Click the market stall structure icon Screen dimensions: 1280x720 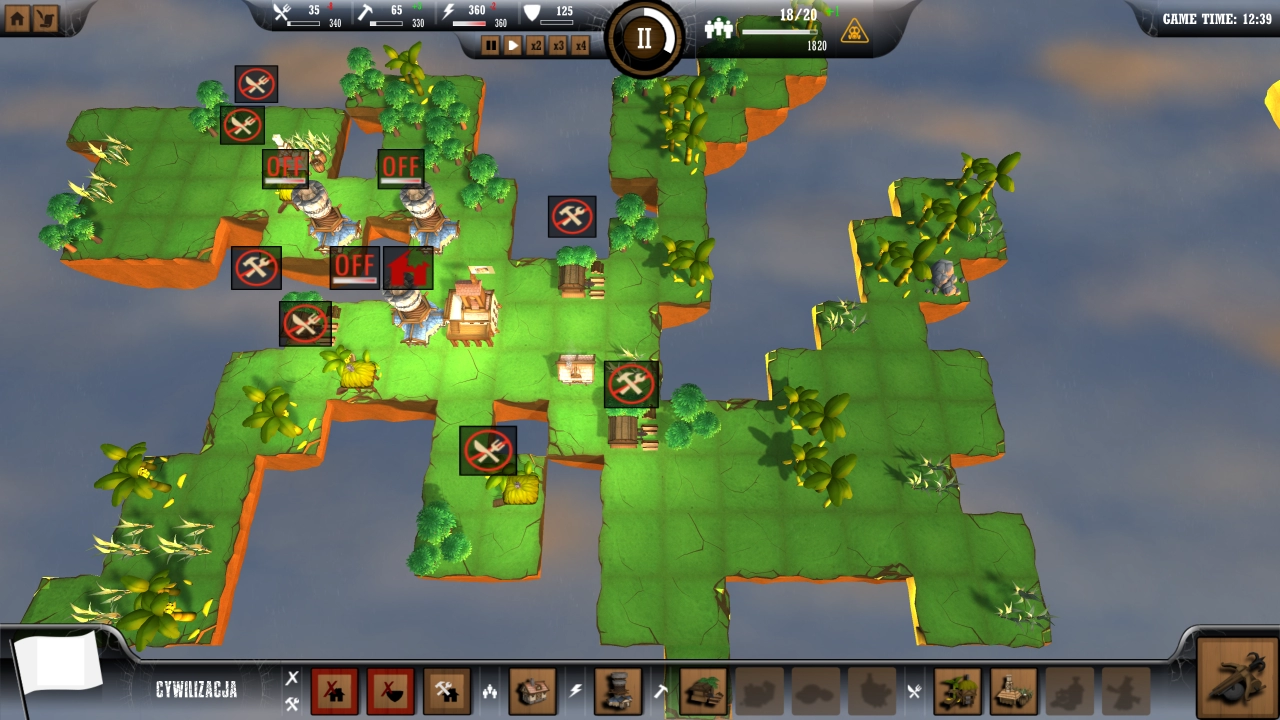1013,692
